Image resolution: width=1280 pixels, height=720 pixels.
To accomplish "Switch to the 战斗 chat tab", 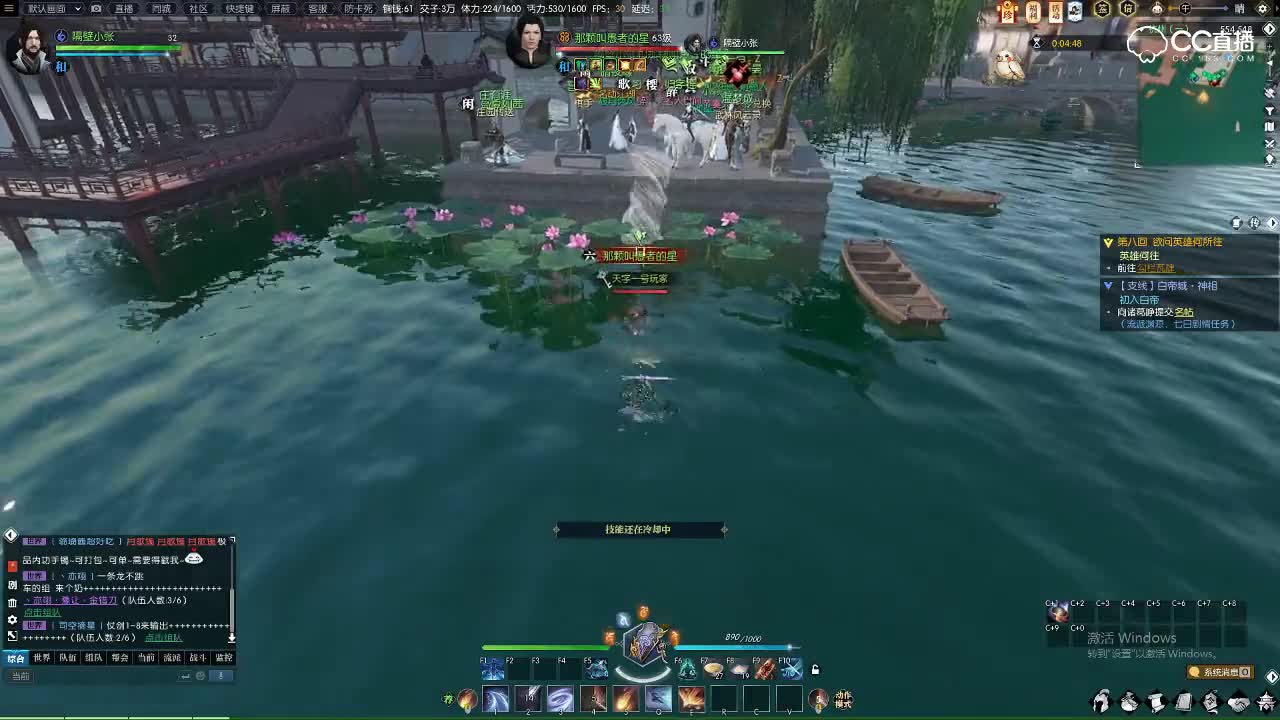I will point(197,657).
